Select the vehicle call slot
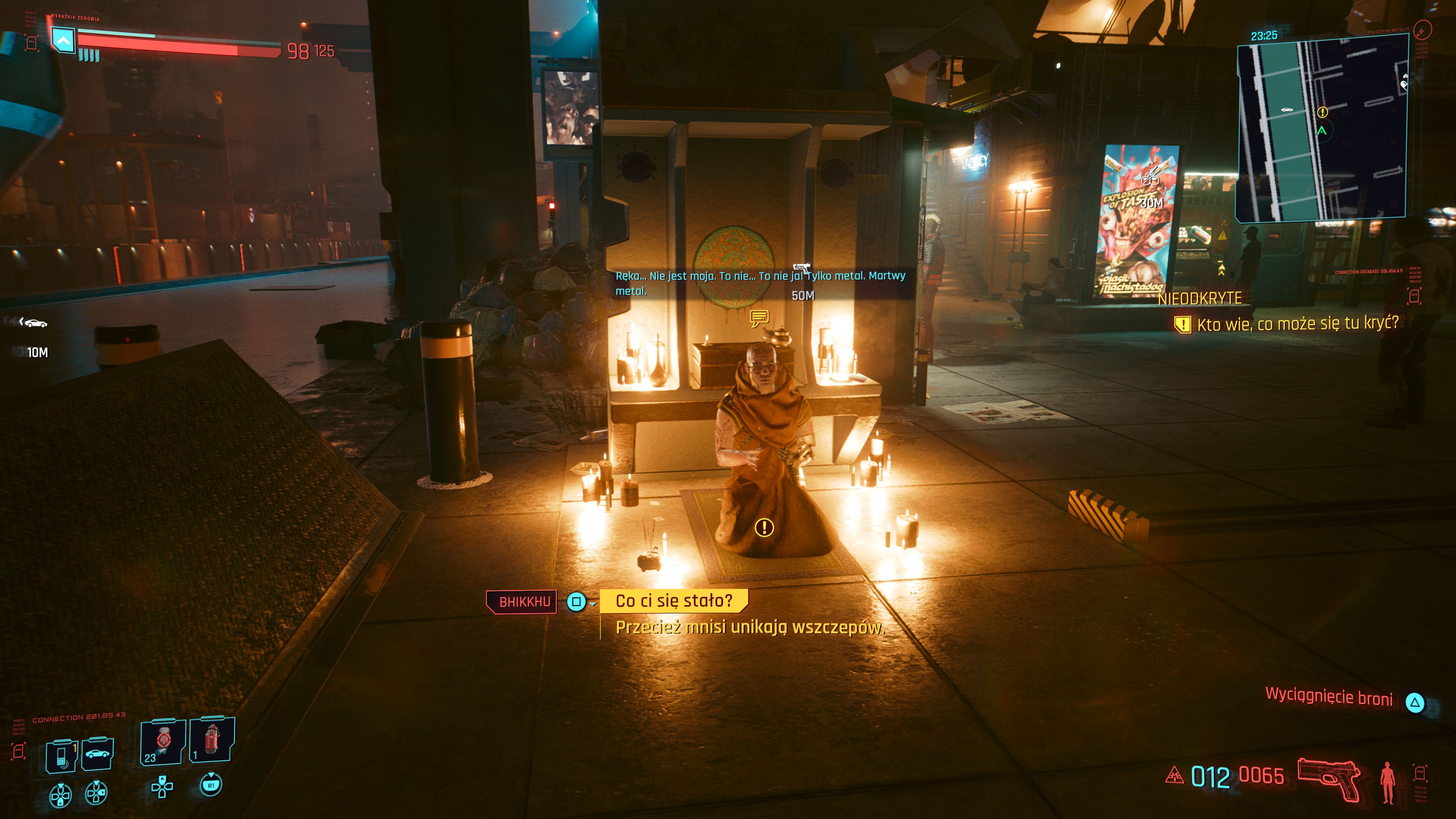Screen dimensions: 1456x819 pyautogui.click(x=98, y=754)
